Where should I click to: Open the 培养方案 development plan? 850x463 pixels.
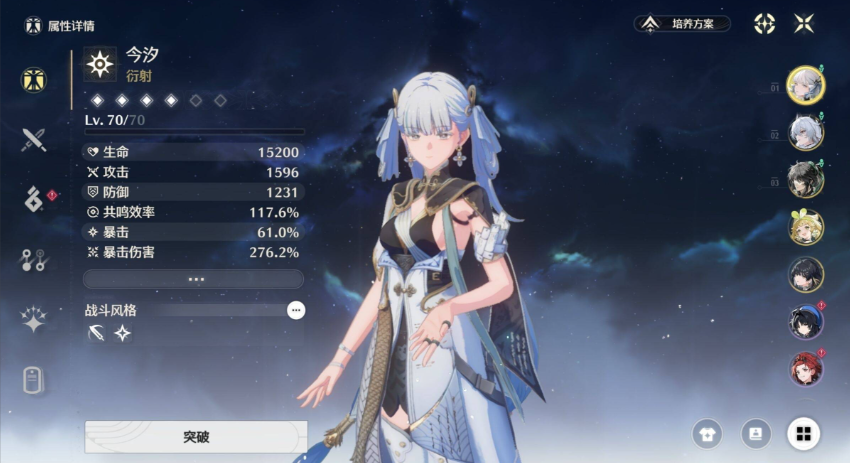[x=682, y=24]
